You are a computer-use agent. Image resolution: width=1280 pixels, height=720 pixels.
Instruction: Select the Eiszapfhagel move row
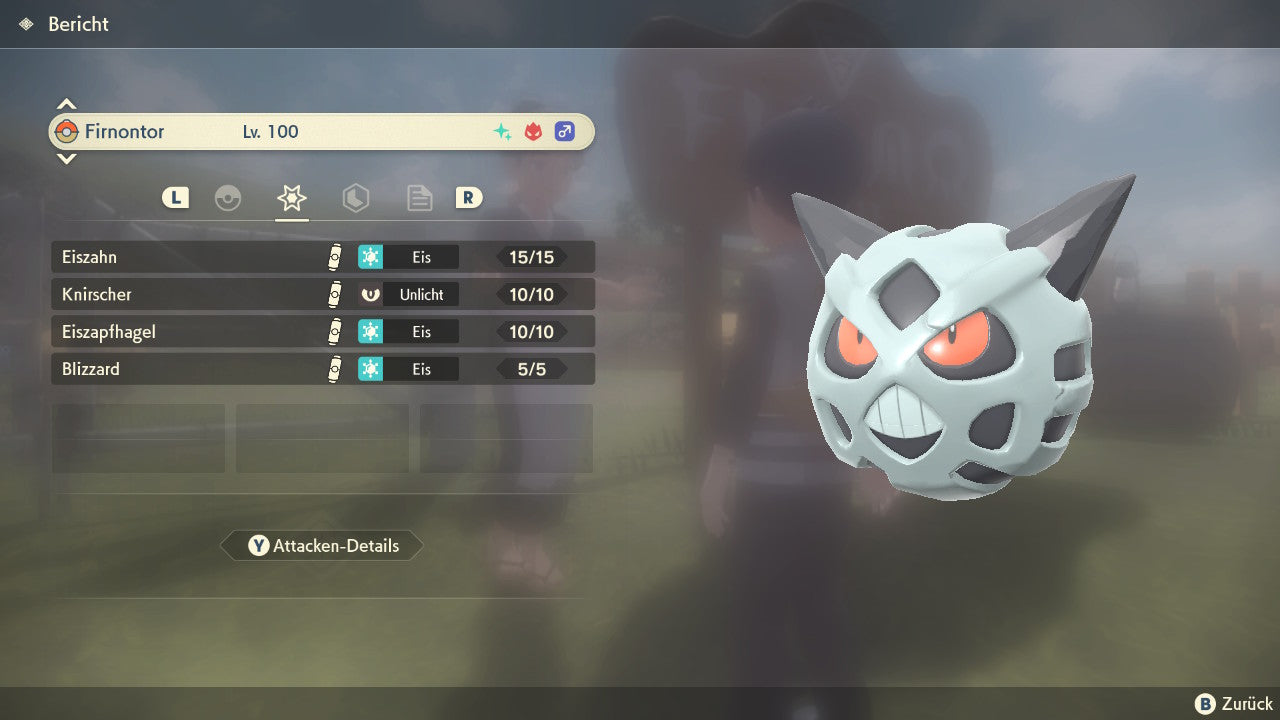point(322,331)
